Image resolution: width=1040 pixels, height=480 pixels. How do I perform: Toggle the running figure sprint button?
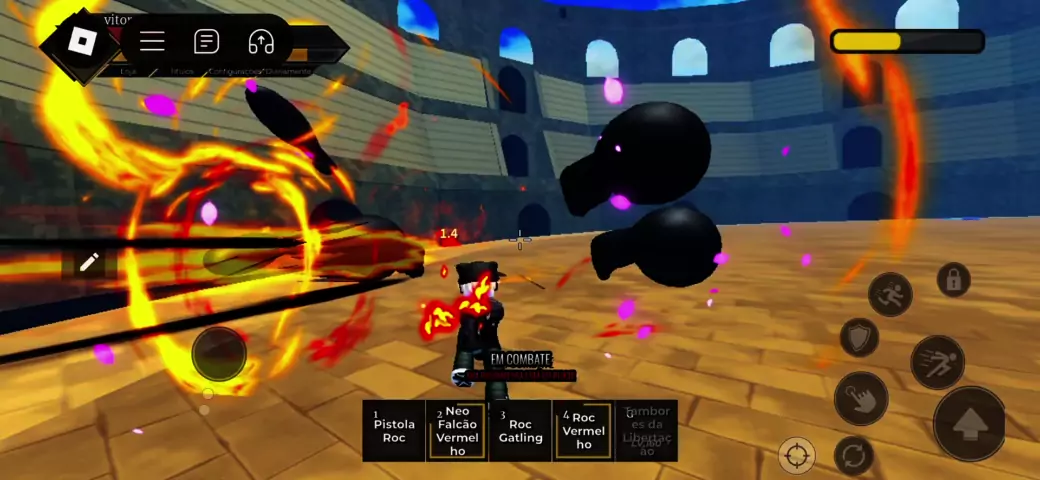[x=890, y=294]
